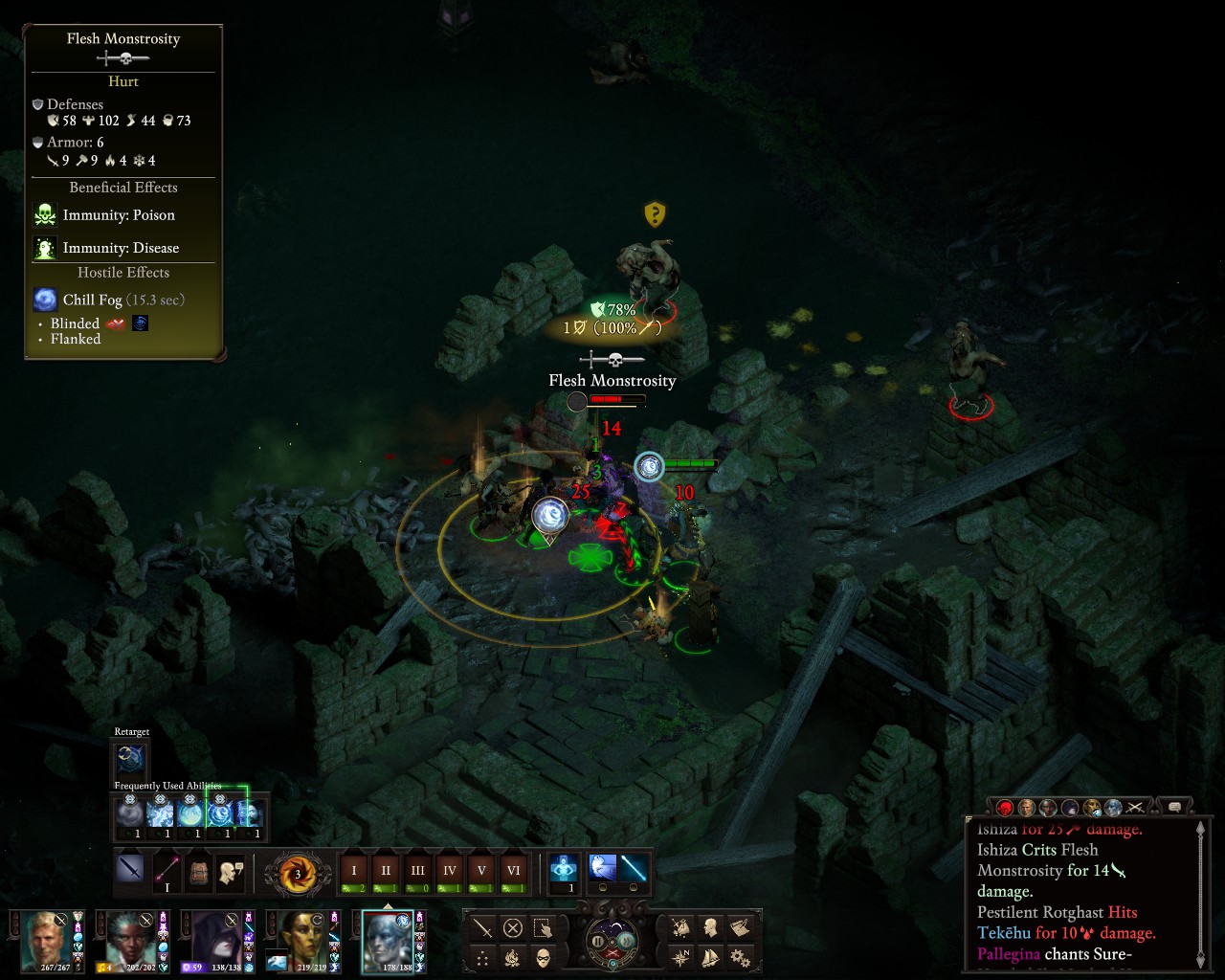Open spell level I abilities

click(x=354, y=873)
